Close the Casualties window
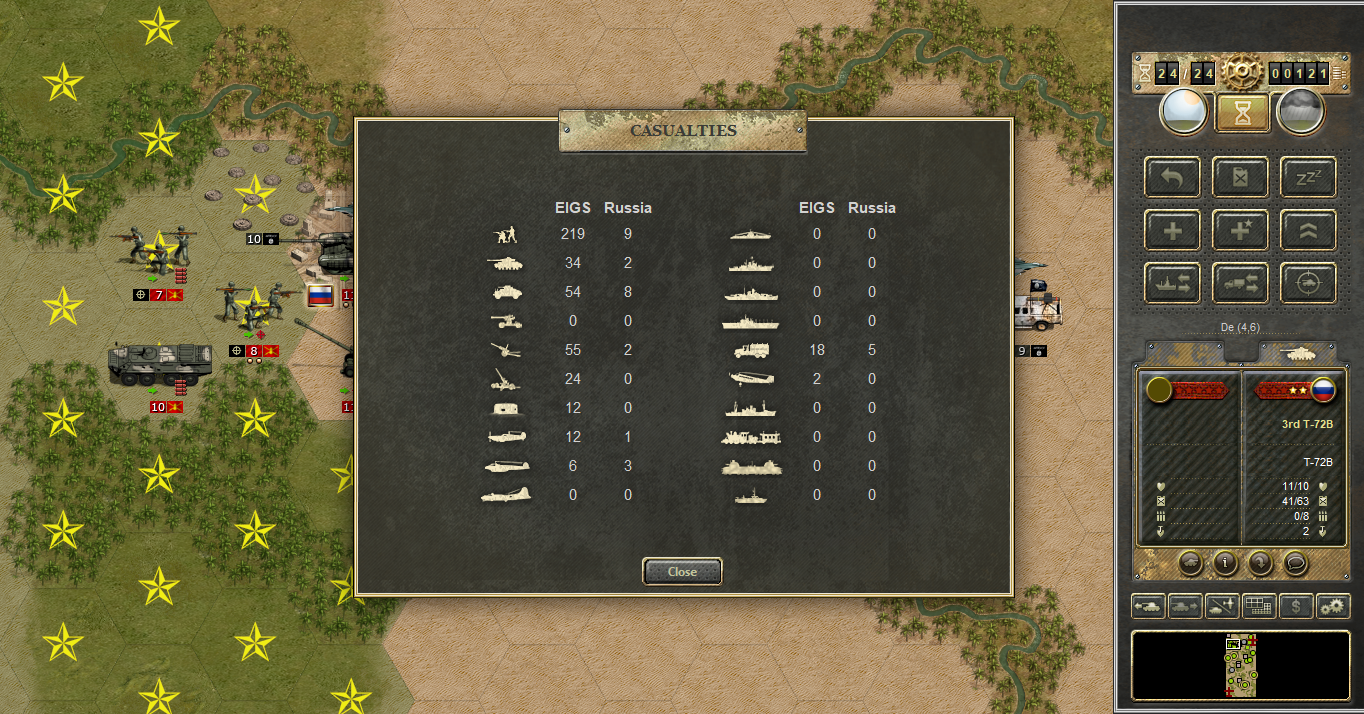1364x714 pixels. click(682, 571)
